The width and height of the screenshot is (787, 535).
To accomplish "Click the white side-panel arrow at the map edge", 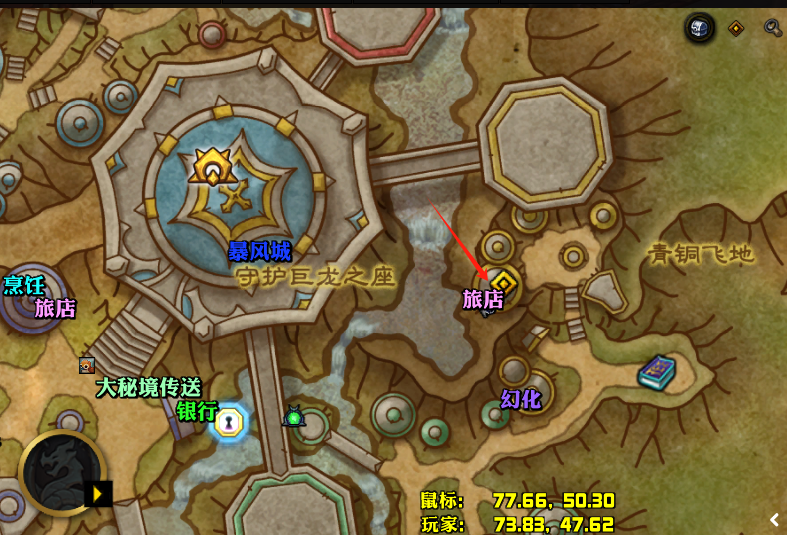I will tap(774, 519).
